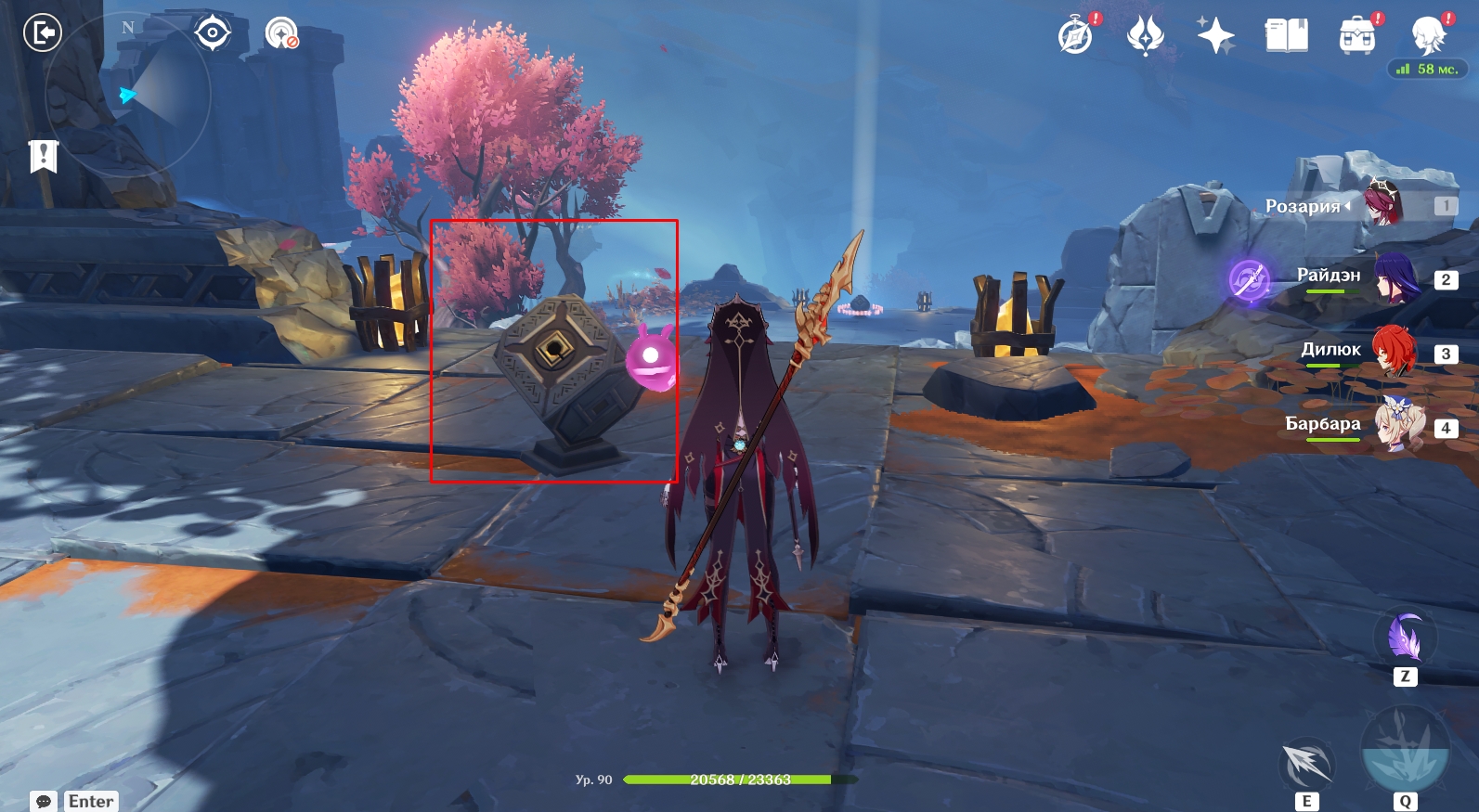Switch to character Дилюк
Screen dimensions: 1479x812
coord(1393,352)
